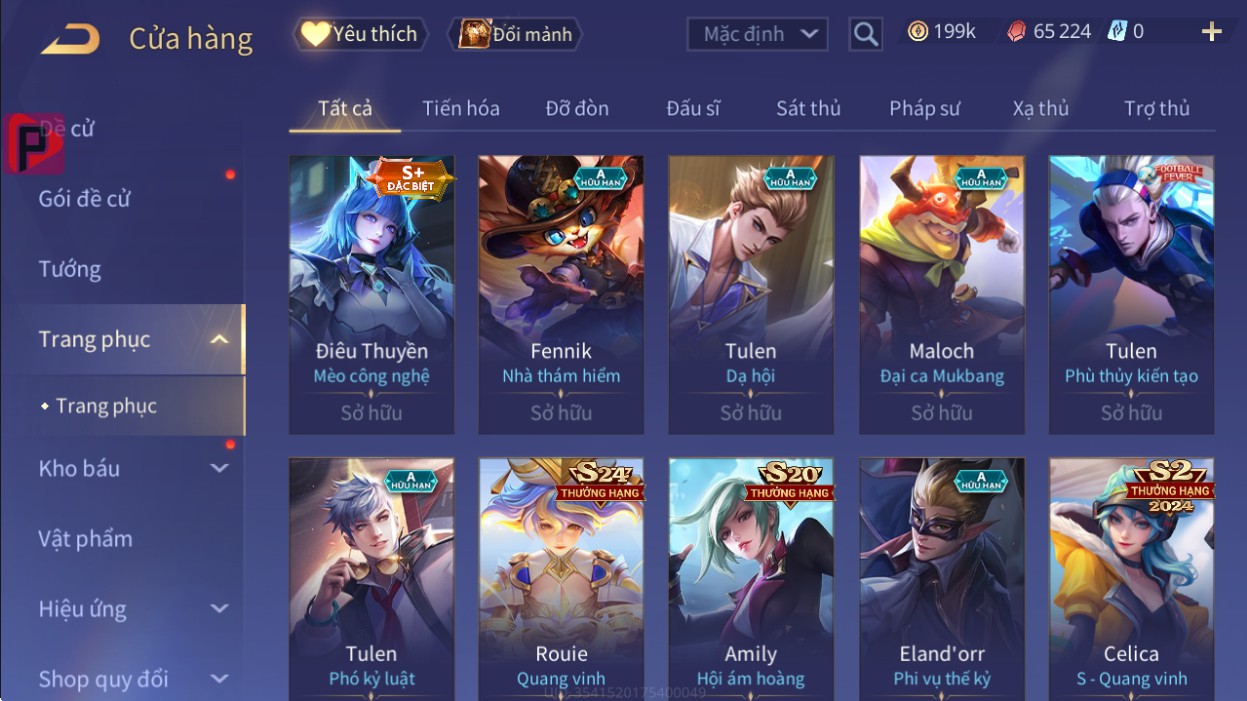Open the Đổi mảnh fragment exchange
This screenshot has width=1247, height=701.
(514, 34)
